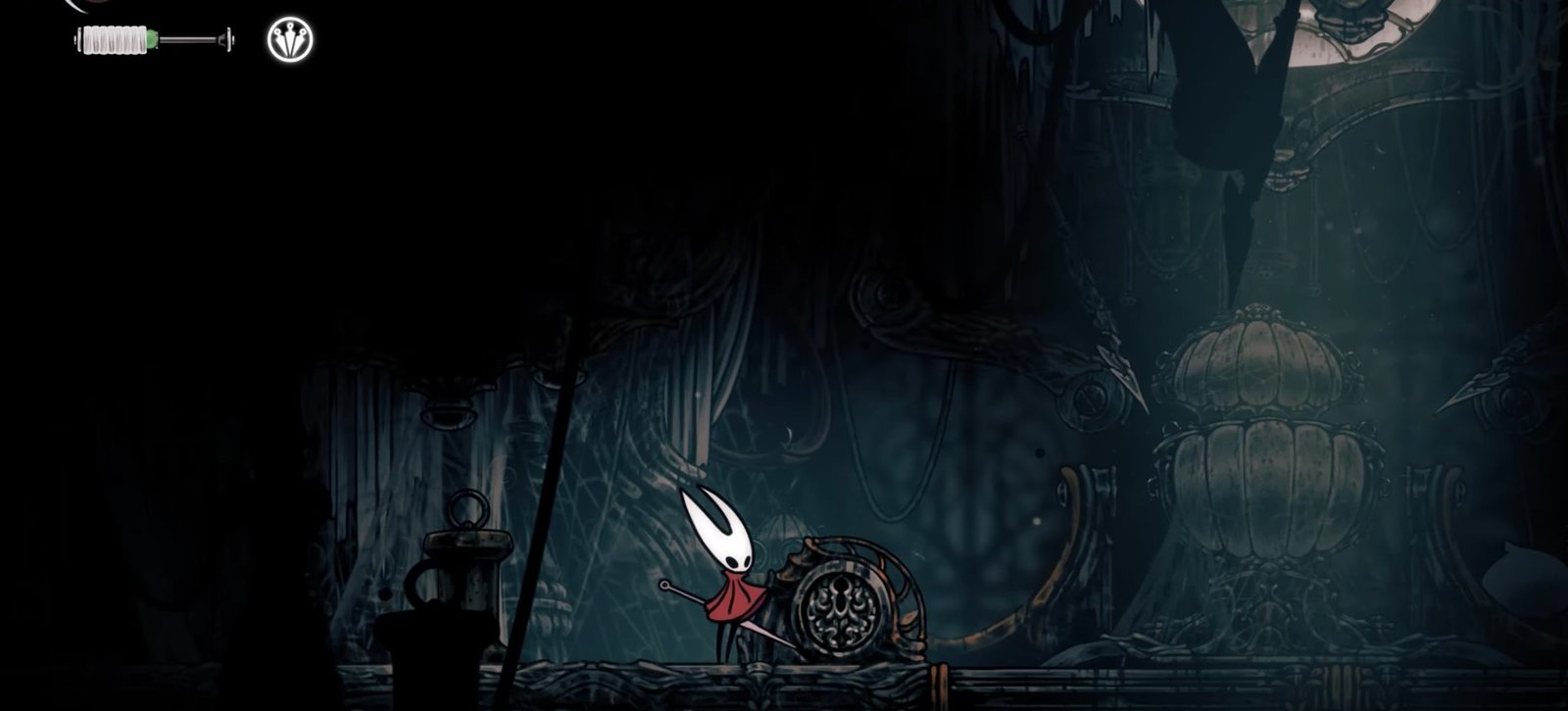This screenshot has height=711, width=1568.
Task: Click the health mask at top-left corner
Action: [x=78, y=6]
